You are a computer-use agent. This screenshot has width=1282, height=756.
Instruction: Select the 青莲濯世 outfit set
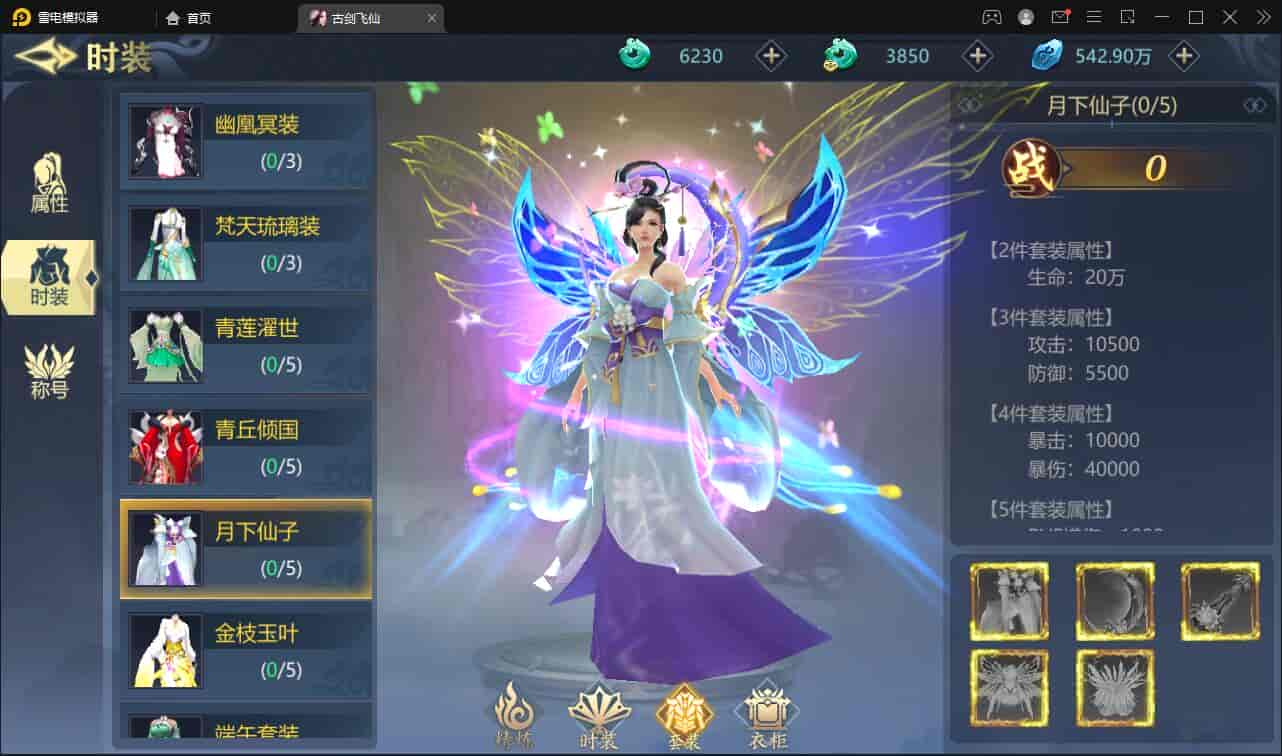click(246, 346)
